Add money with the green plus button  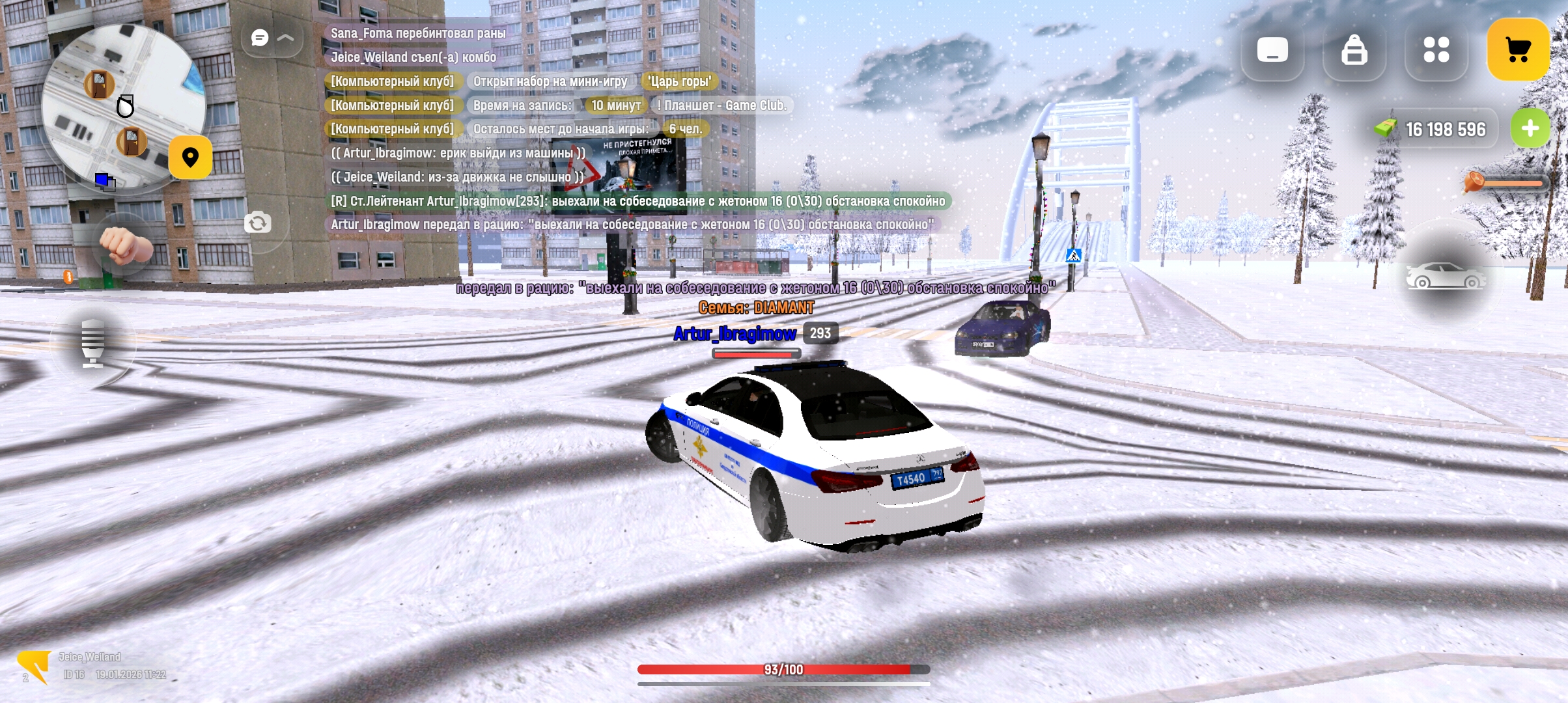tap(1530, 128)
